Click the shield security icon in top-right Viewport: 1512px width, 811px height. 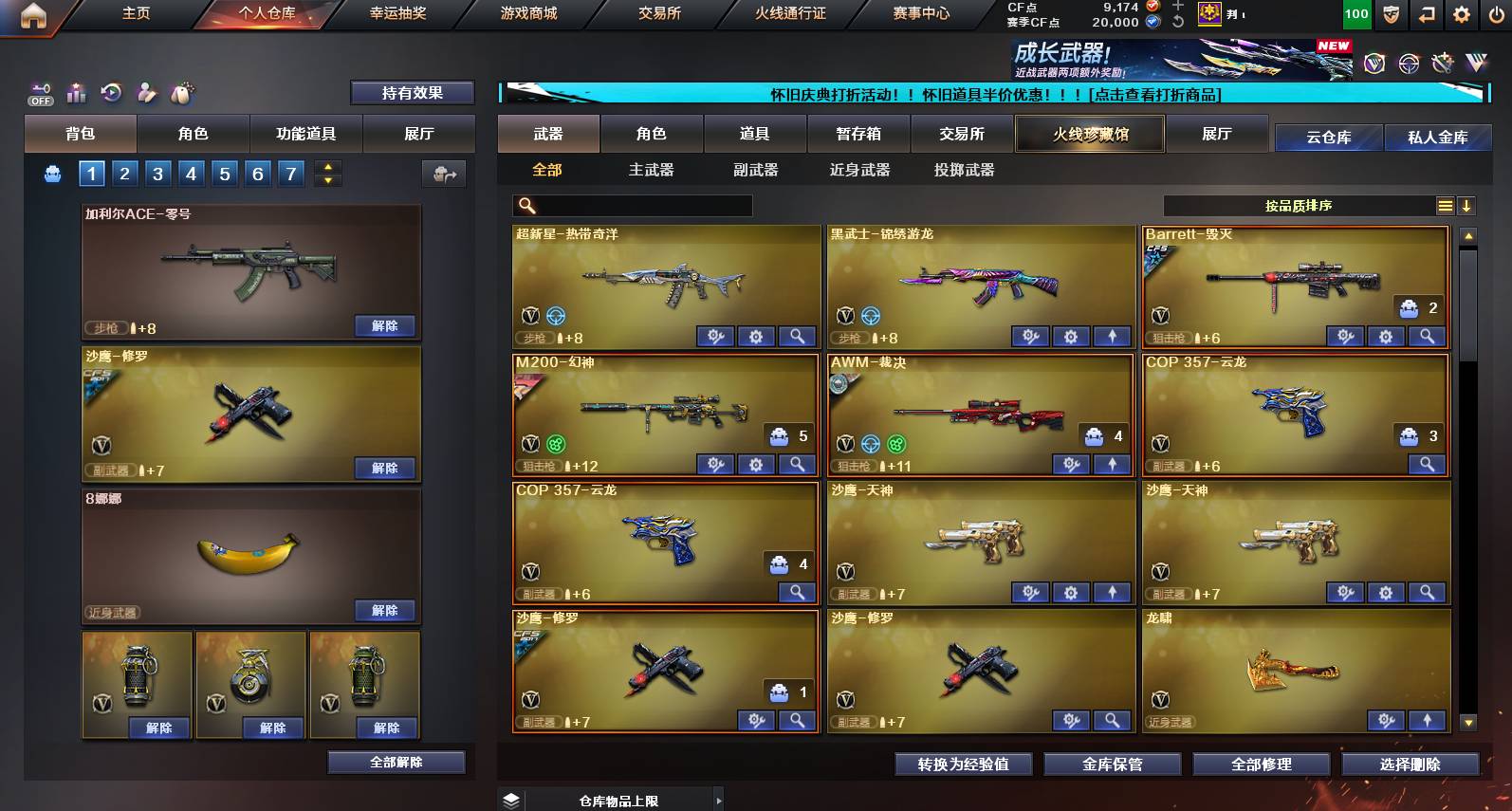pos(1391,14)
